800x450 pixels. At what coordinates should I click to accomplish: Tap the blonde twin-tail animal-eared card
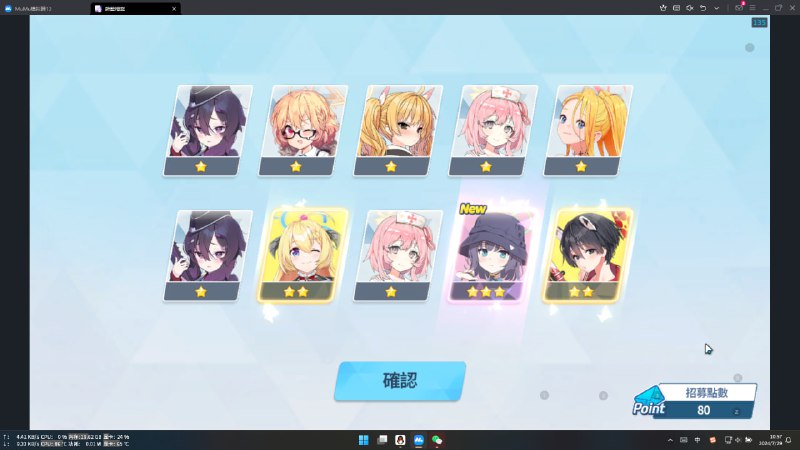tap(396, 130)
